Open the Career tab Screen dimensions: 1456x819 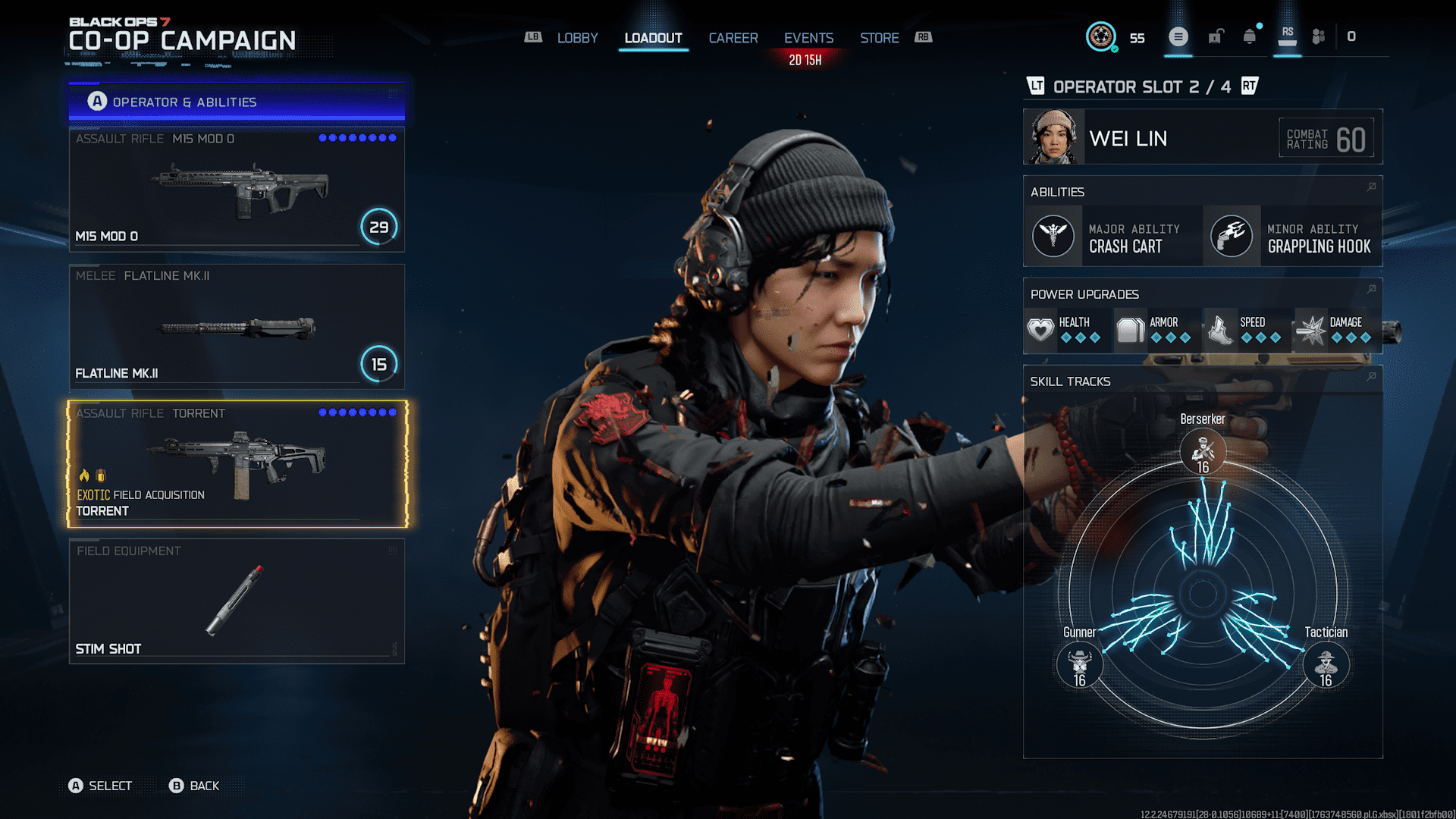click(733, 38)
